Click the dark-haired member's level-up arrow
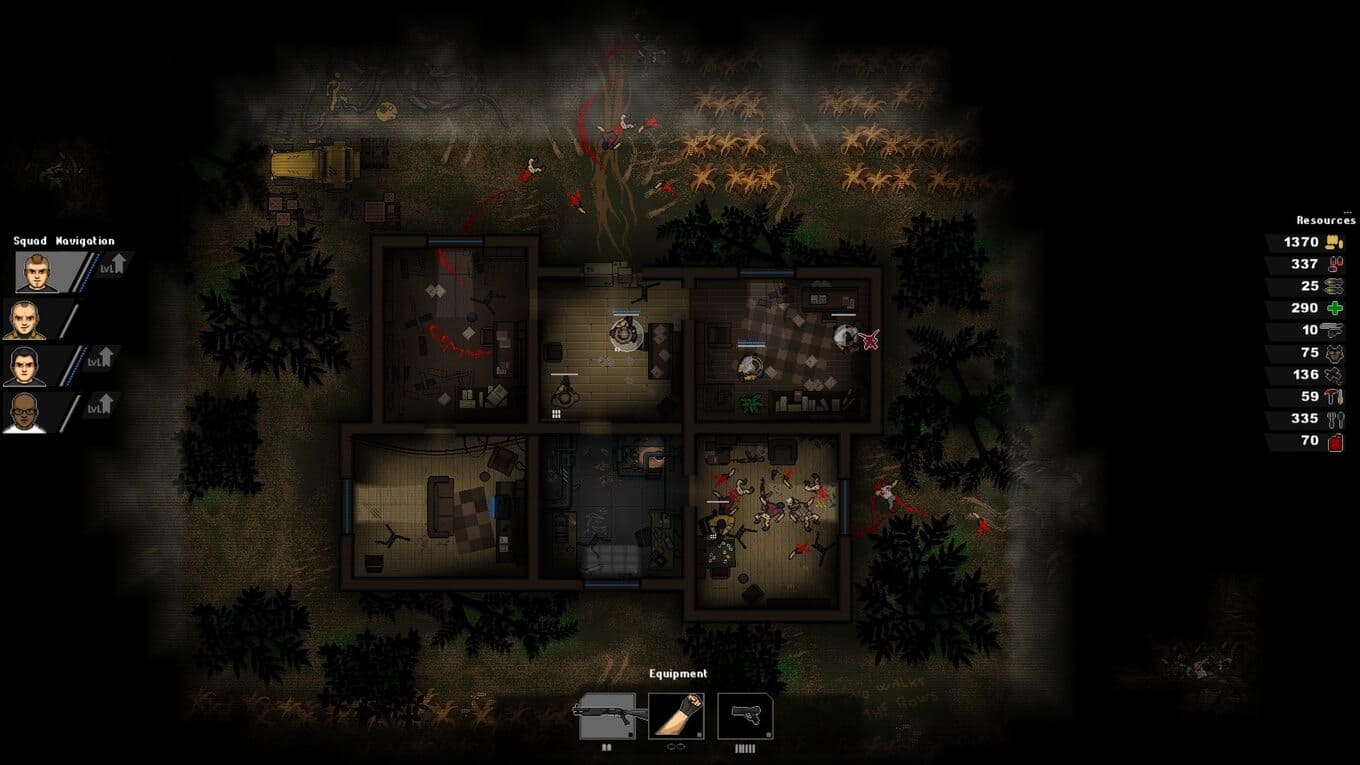Viewport: 1360px width, 765px height. [x=103, y=358]
